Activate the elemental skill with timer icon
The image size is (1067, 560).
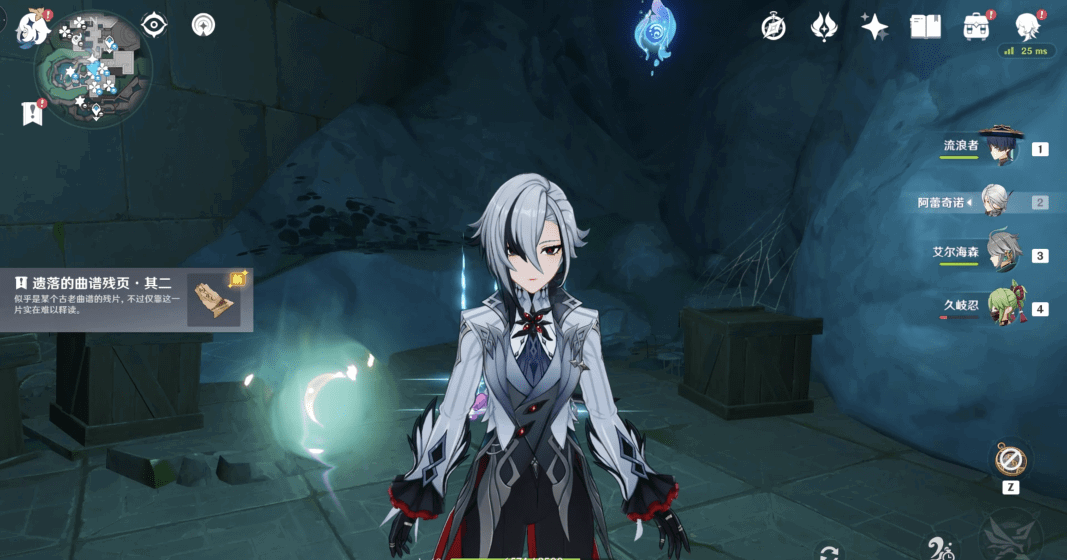point(941,548)
